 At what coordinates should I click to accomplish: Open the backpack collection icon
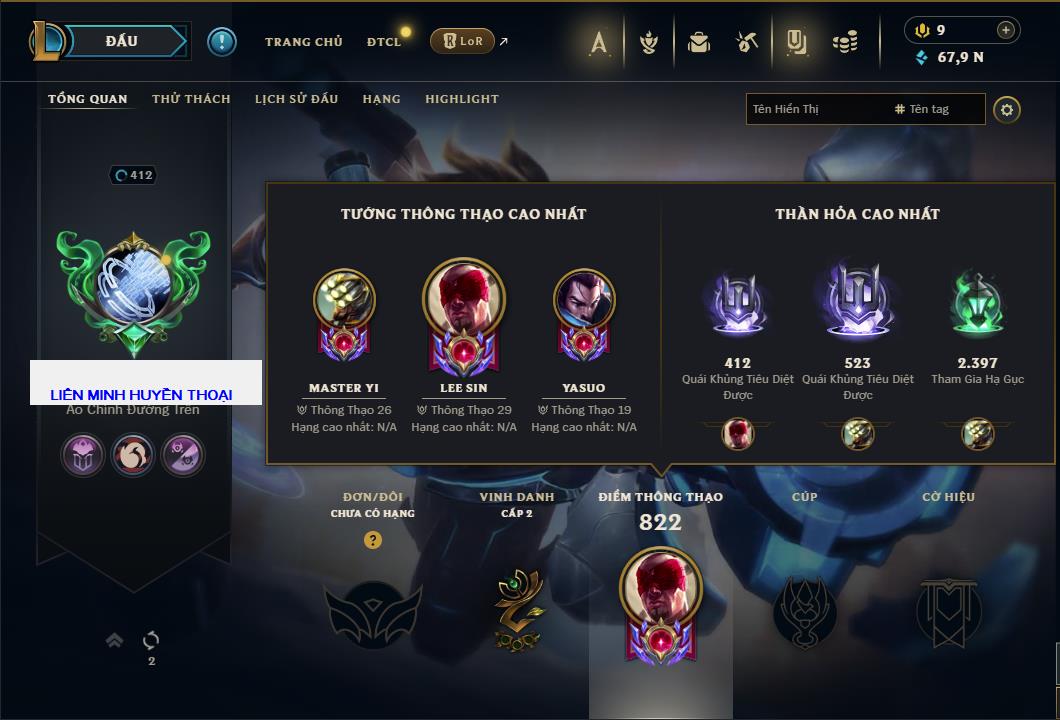pyautogui.click(x=699, y=42)
